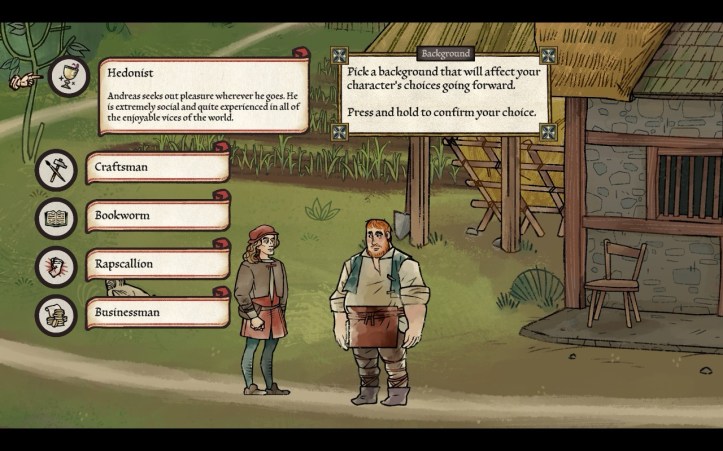Click the Craftsman hammer and tools icon

(56, 168)
